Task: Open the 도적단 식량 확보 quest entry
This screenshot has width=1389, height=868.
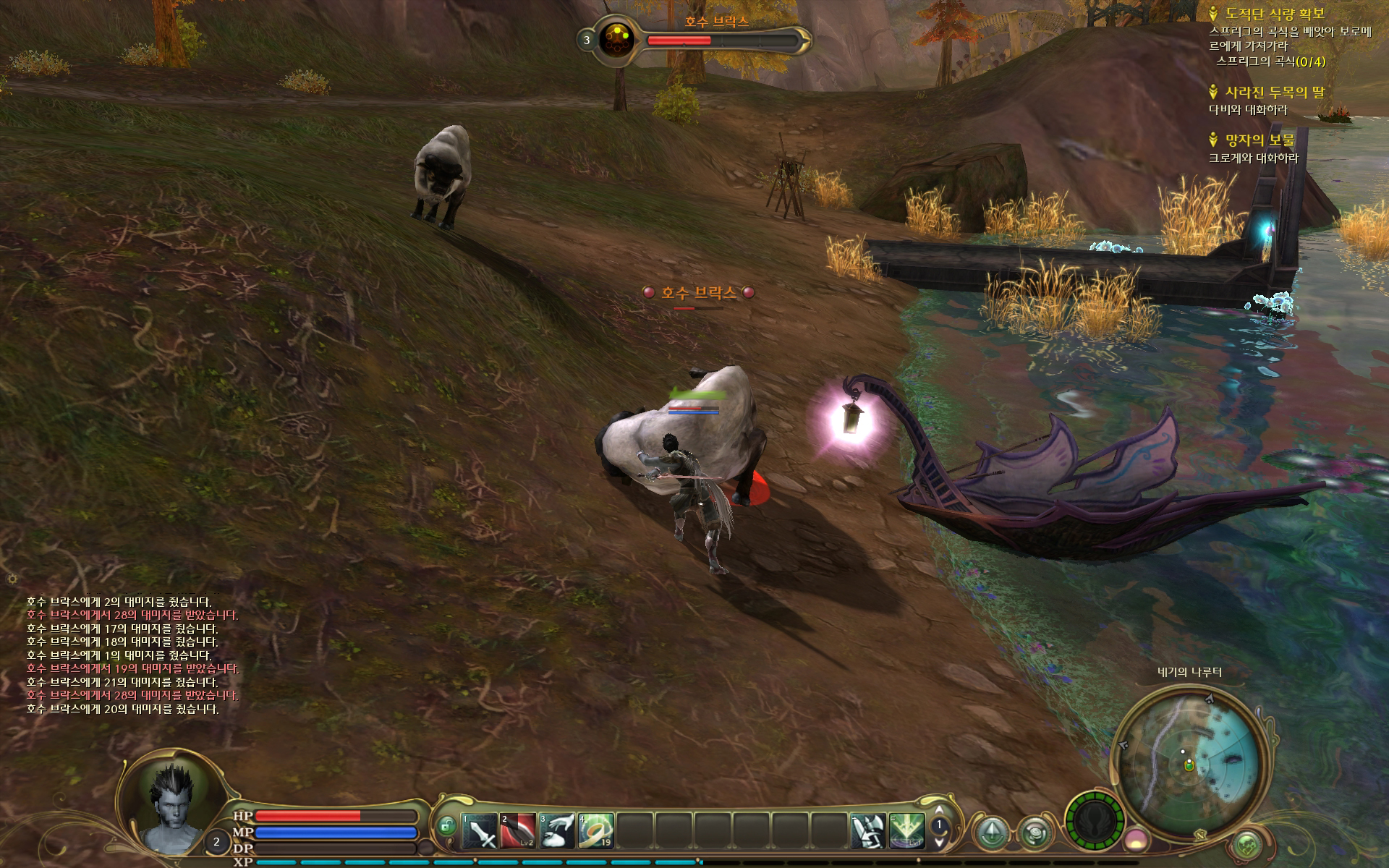Action: coord(1275,14)
